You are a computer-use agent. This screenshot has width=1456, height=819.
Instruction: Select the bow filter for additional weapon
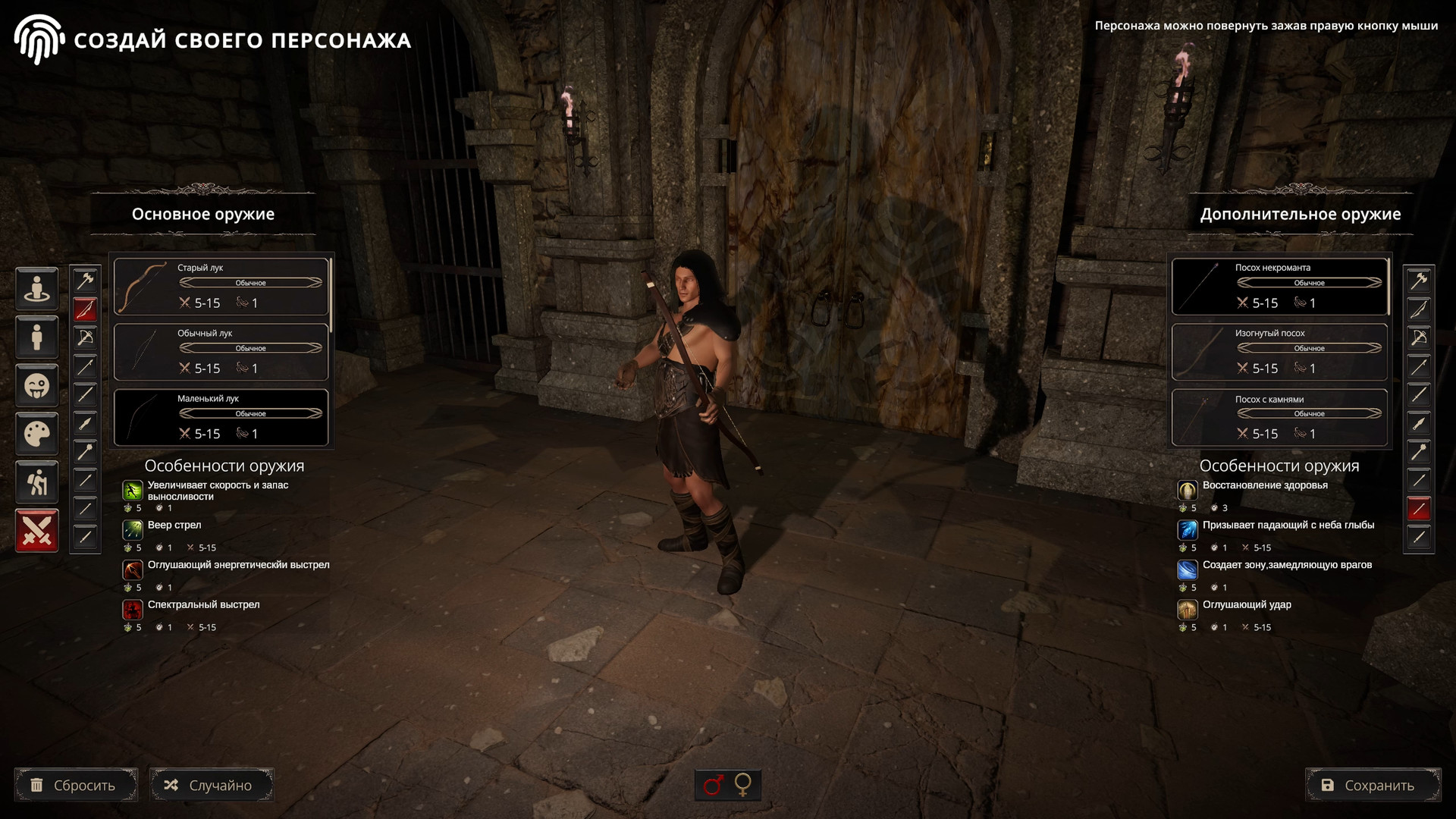pyautogui.click(x=1419, y=309)
